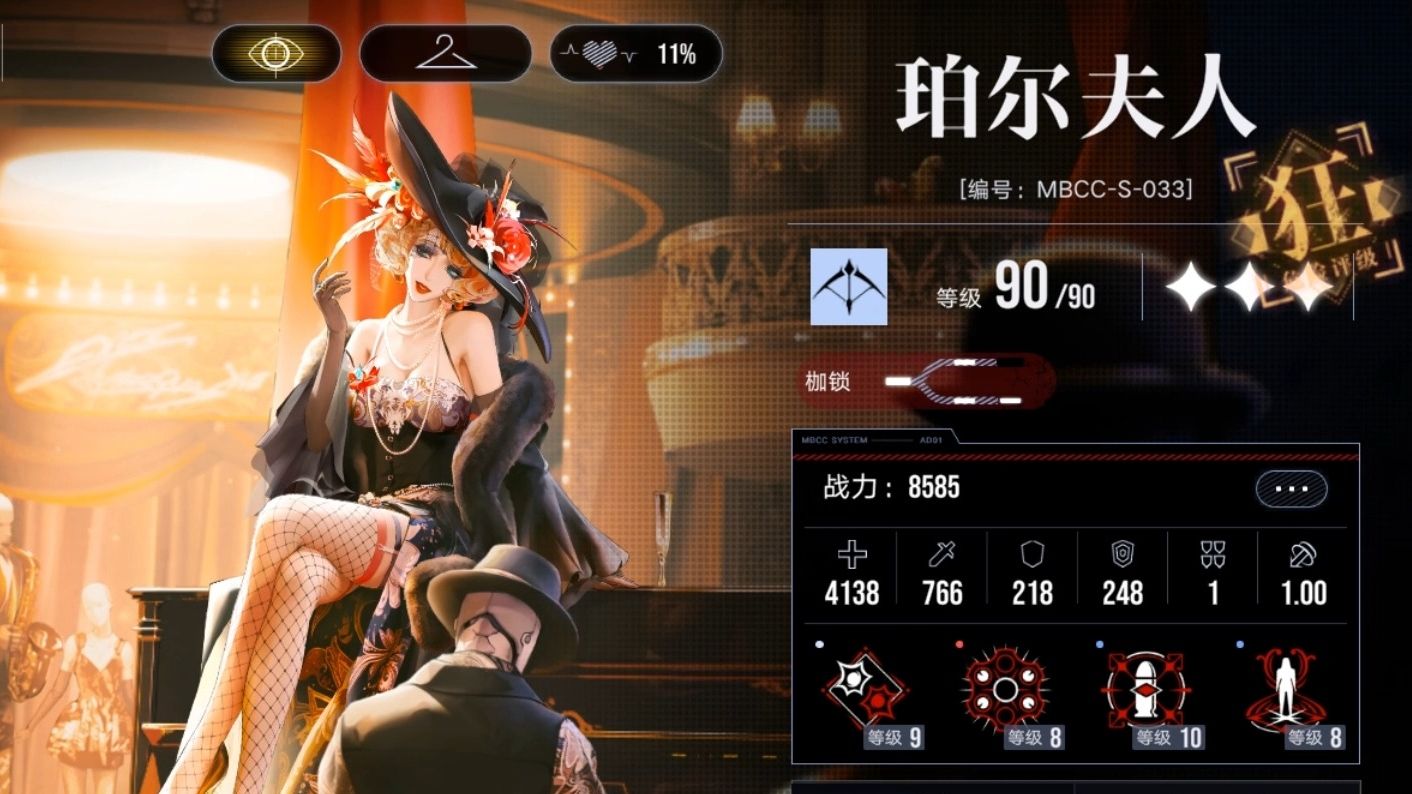
Task: View the three-star rank display
Action: pos(1249,288)
